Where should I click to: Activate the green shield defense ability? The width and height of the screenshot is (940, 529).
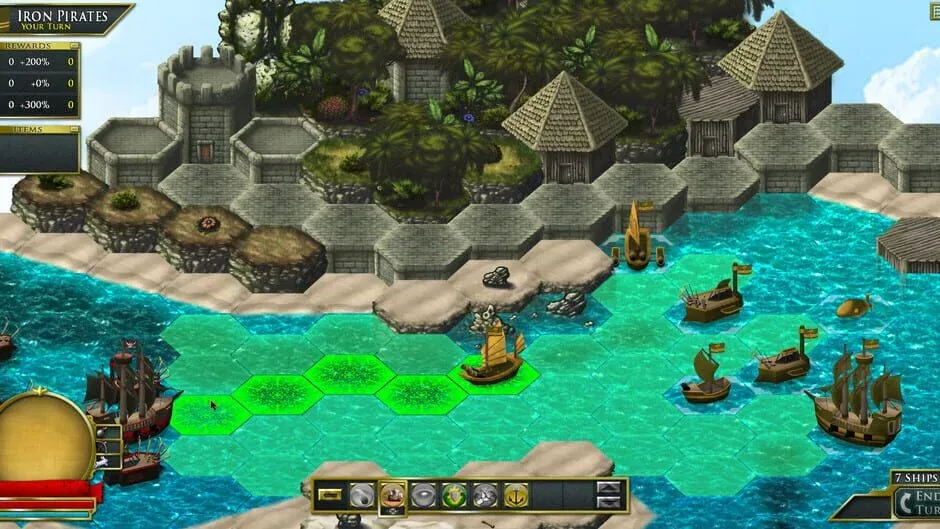pyautogui.click(x=455, y=494)
